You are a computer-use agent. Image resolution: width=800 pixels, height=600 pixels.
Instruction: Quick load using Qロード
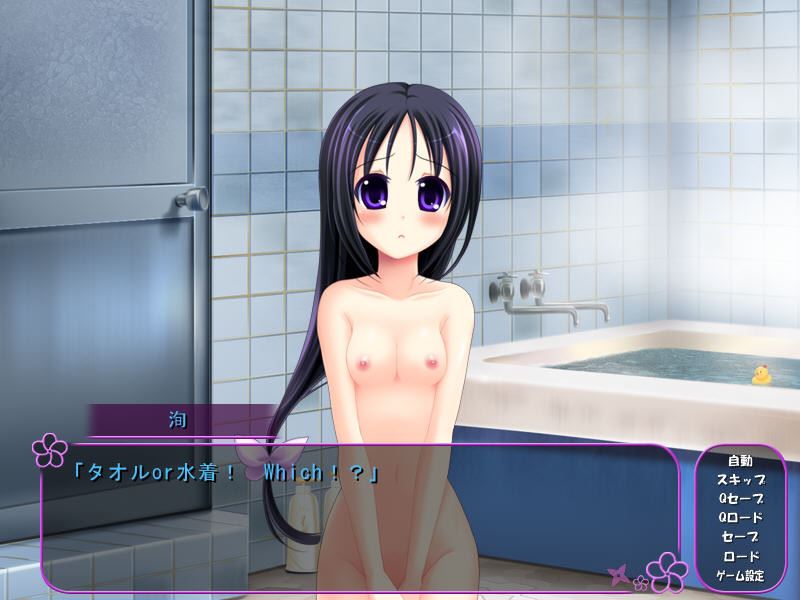(x=740, y=518)
